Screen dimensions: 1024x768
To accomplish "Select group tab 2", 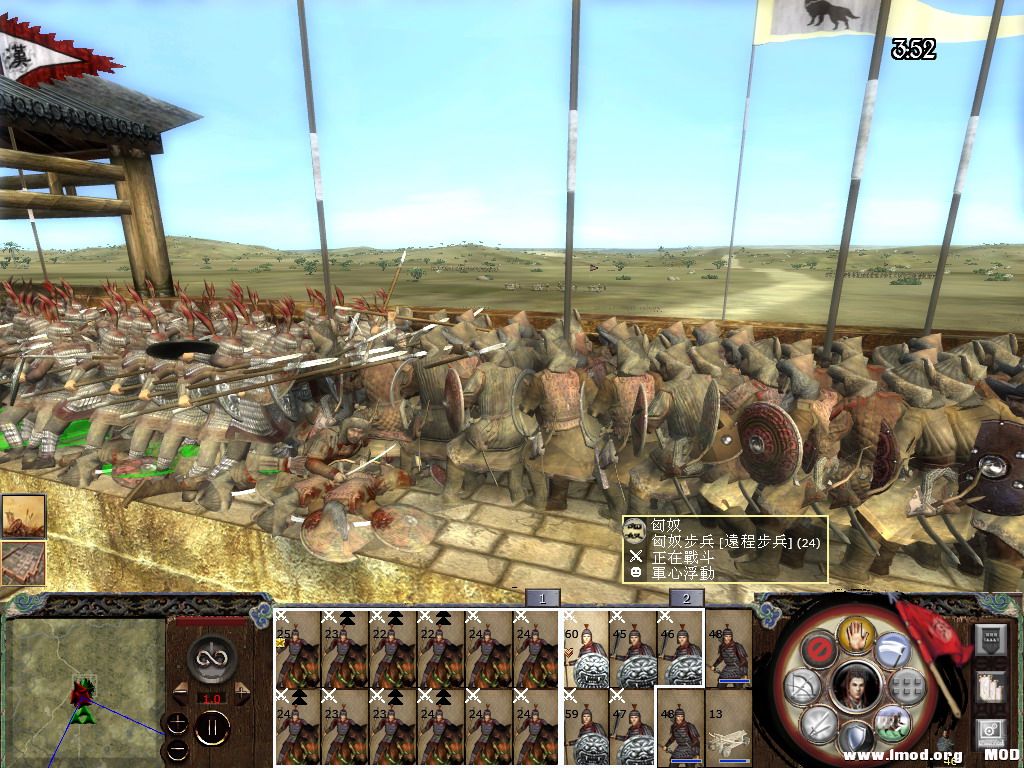I will tap(686, 598).
